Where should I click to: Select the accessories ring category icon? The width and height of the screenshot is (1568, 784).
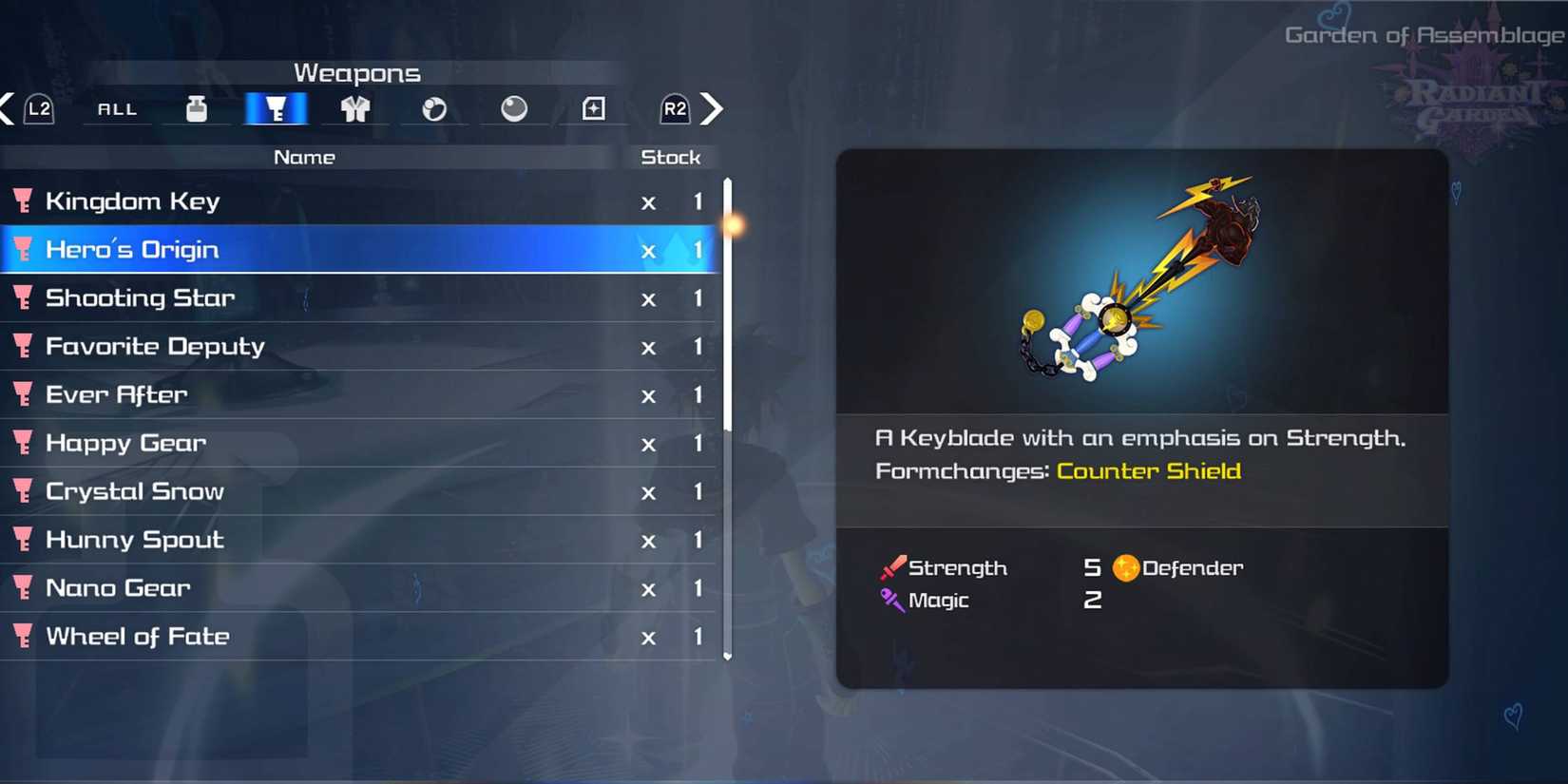[x=434, y=108]
